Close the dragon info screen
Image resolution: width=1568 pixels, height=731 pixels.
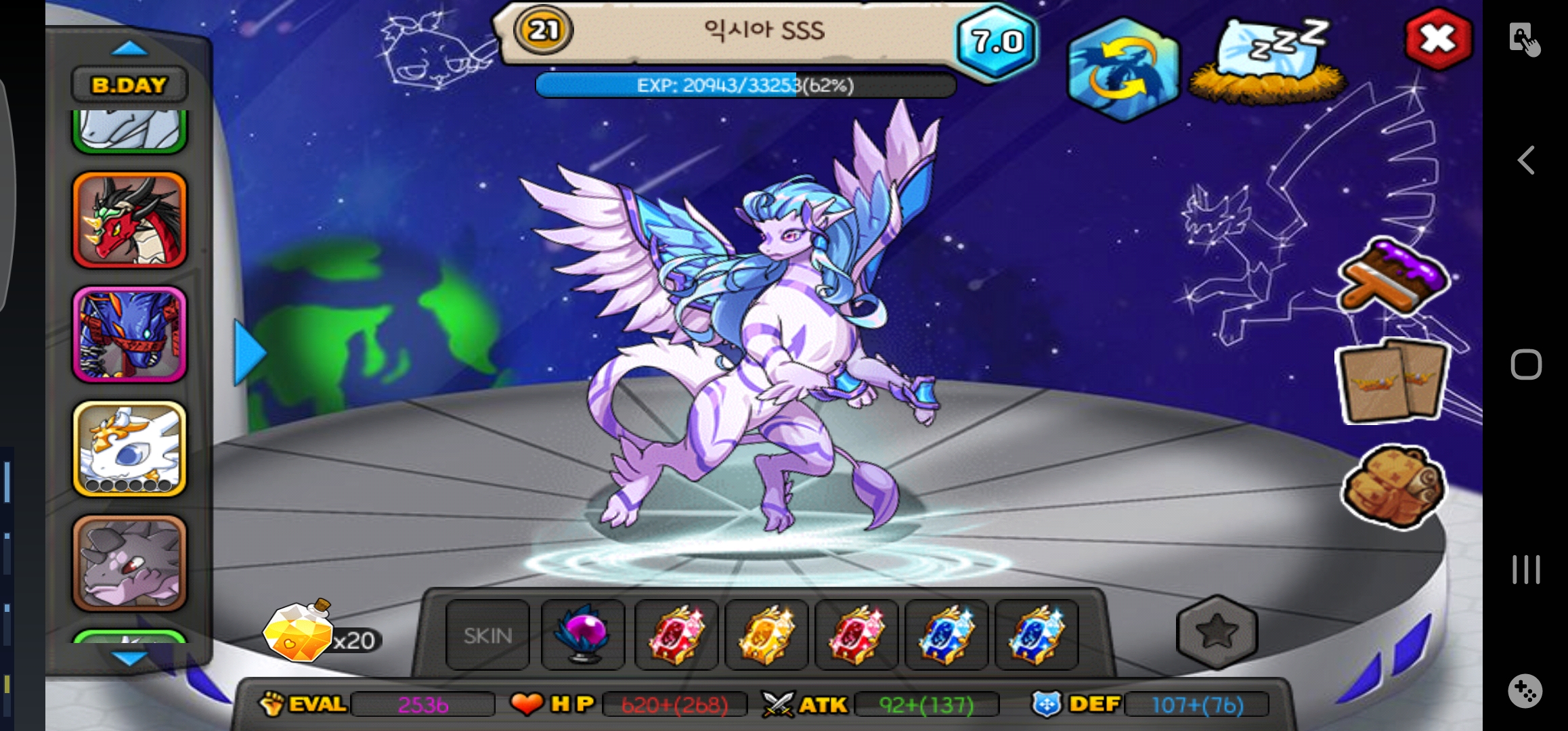pyautogui.click(x=1437, y=39)
